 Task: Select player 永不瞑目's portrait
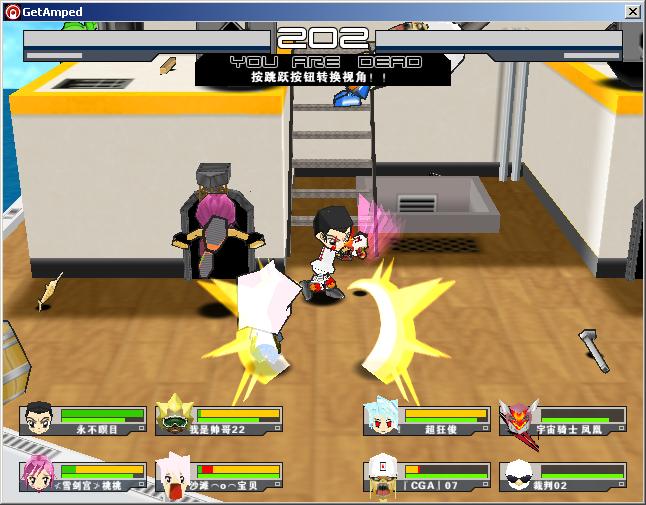39,418
